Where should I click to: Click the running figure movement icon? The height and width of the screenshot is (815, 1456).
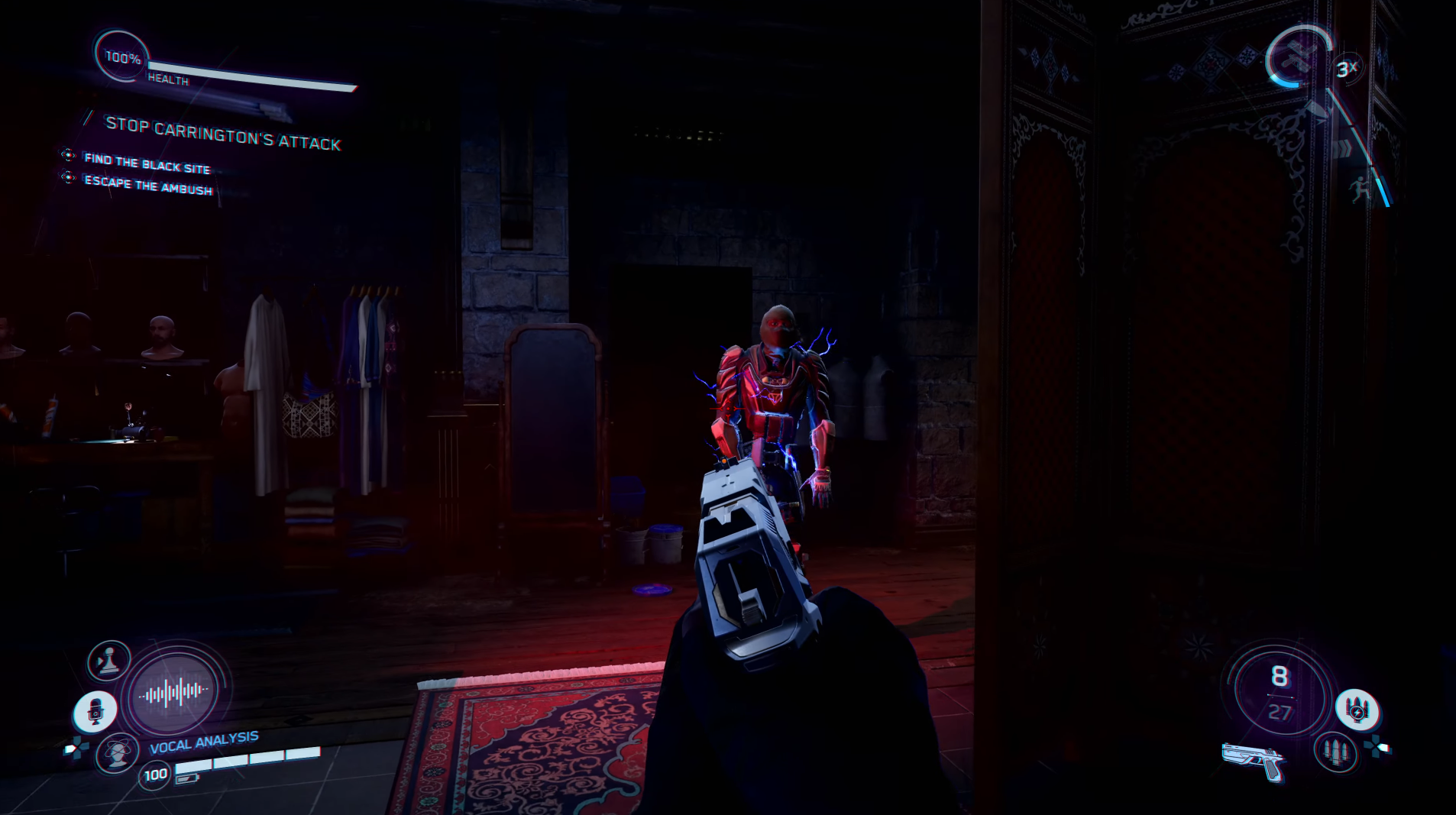[1360, 188]
